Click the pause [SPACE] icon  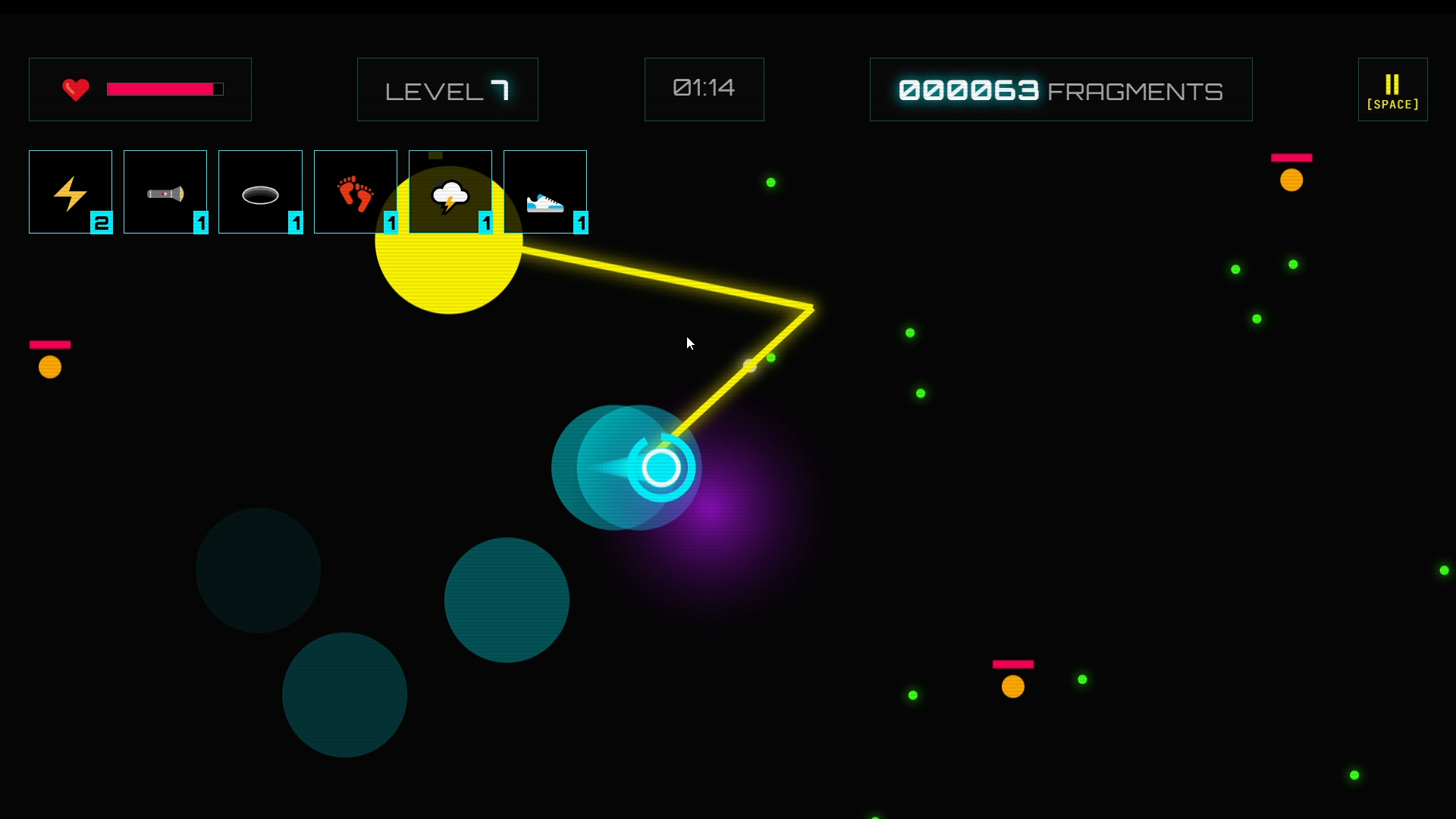pos(1392,89)
